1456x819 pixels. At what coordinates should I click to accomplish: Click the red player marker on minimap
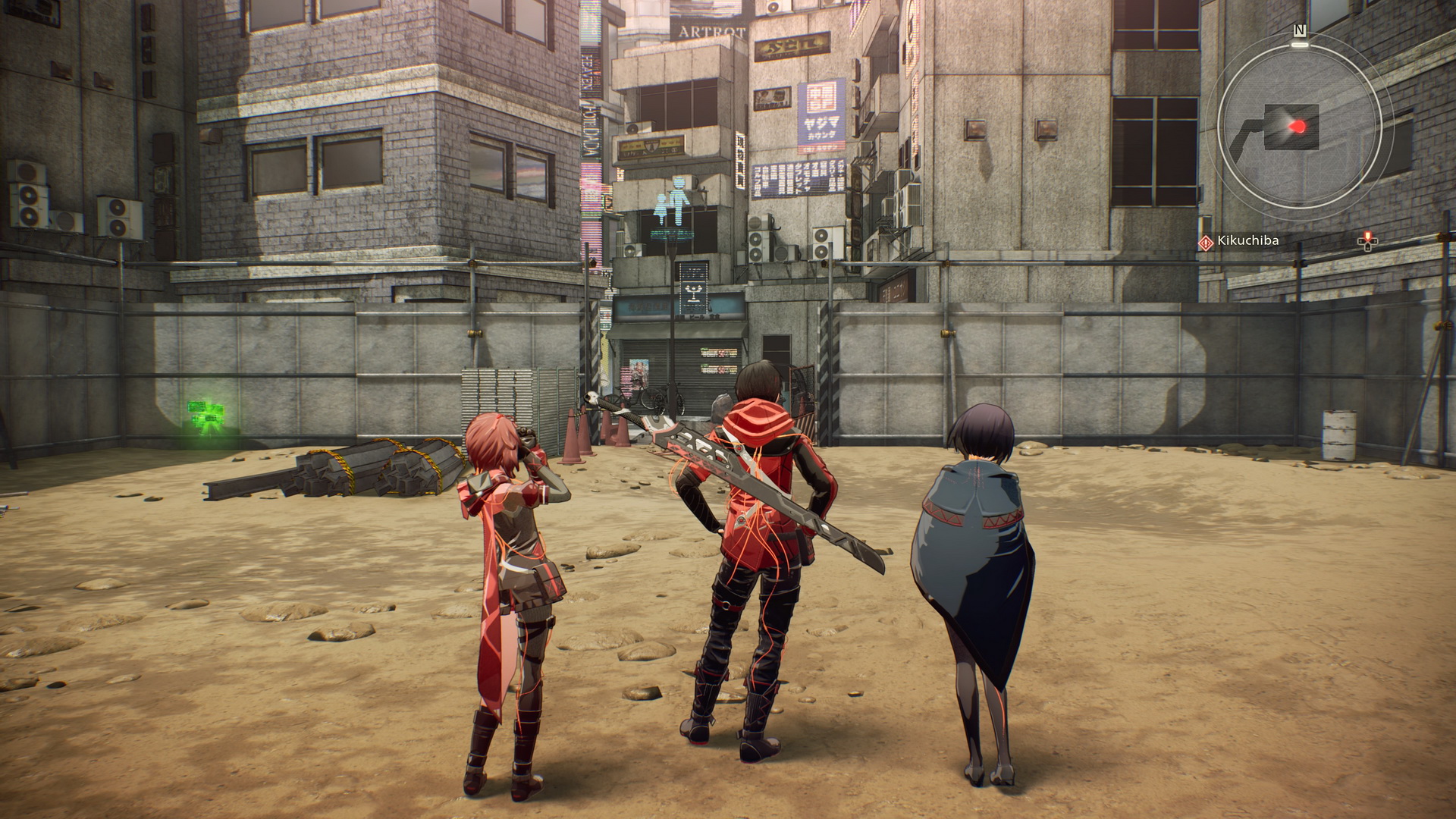[1298, 127]
